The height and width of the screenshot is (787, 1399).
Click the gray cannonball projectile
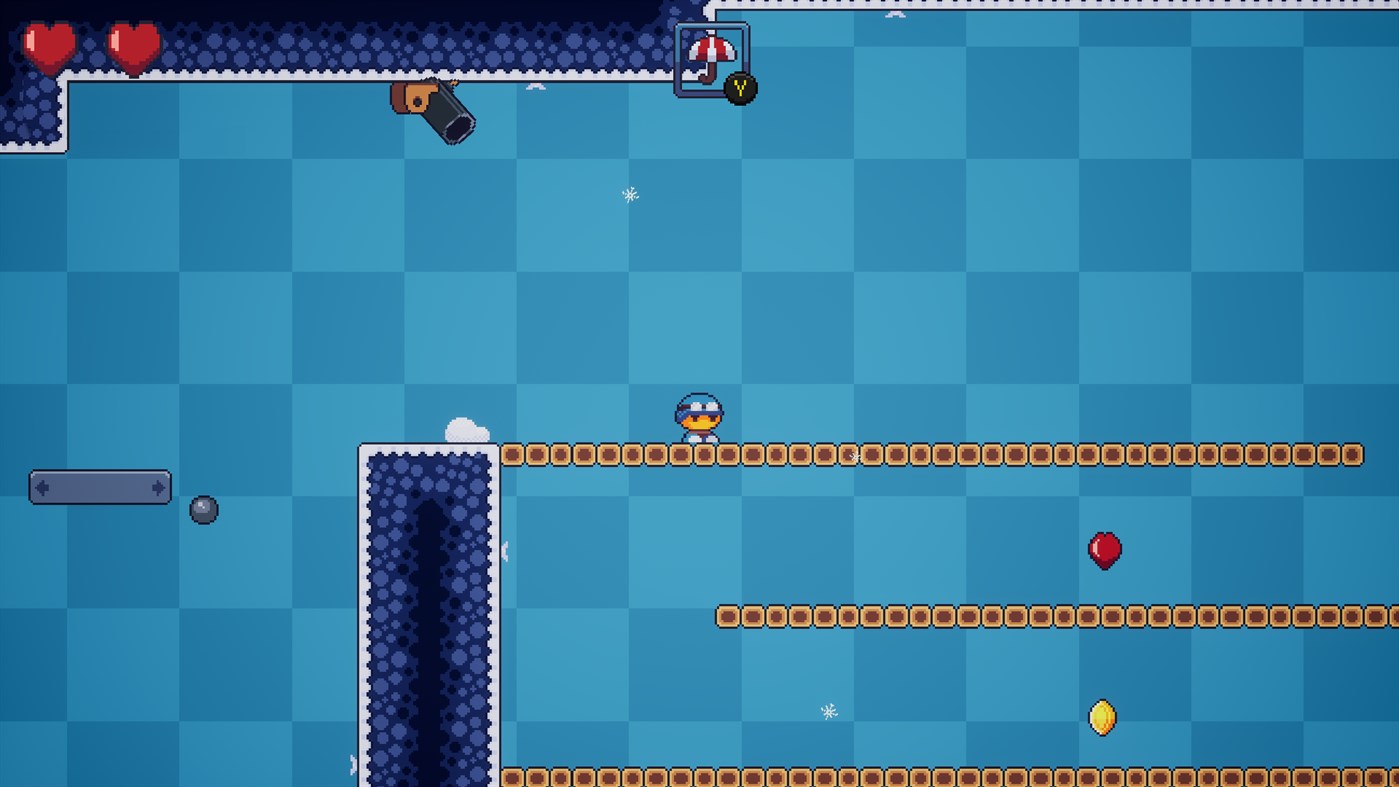click(x=203, y=509)
